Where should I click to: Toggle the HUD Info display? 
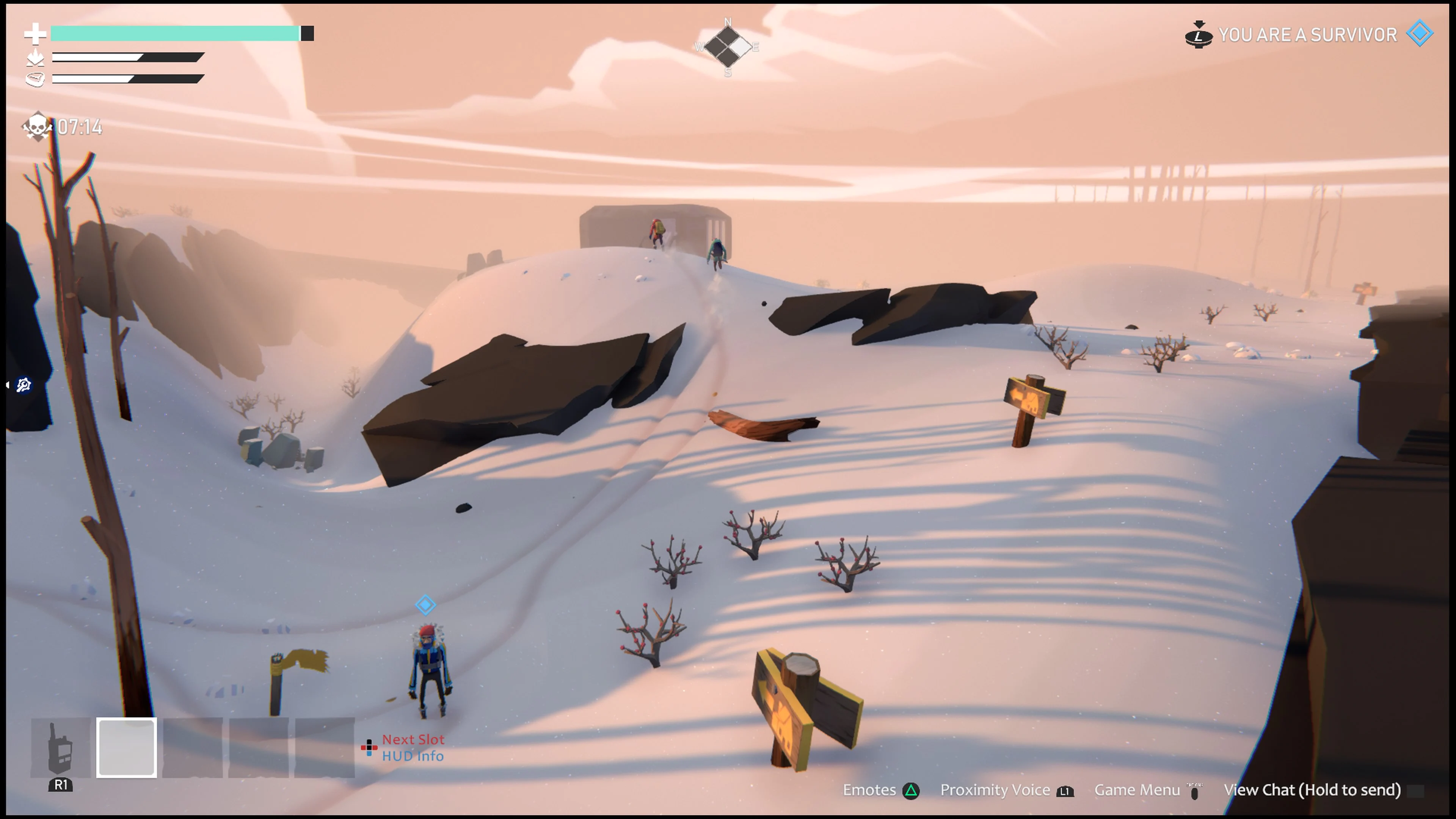pyautogui.click(x=413, y=756)
